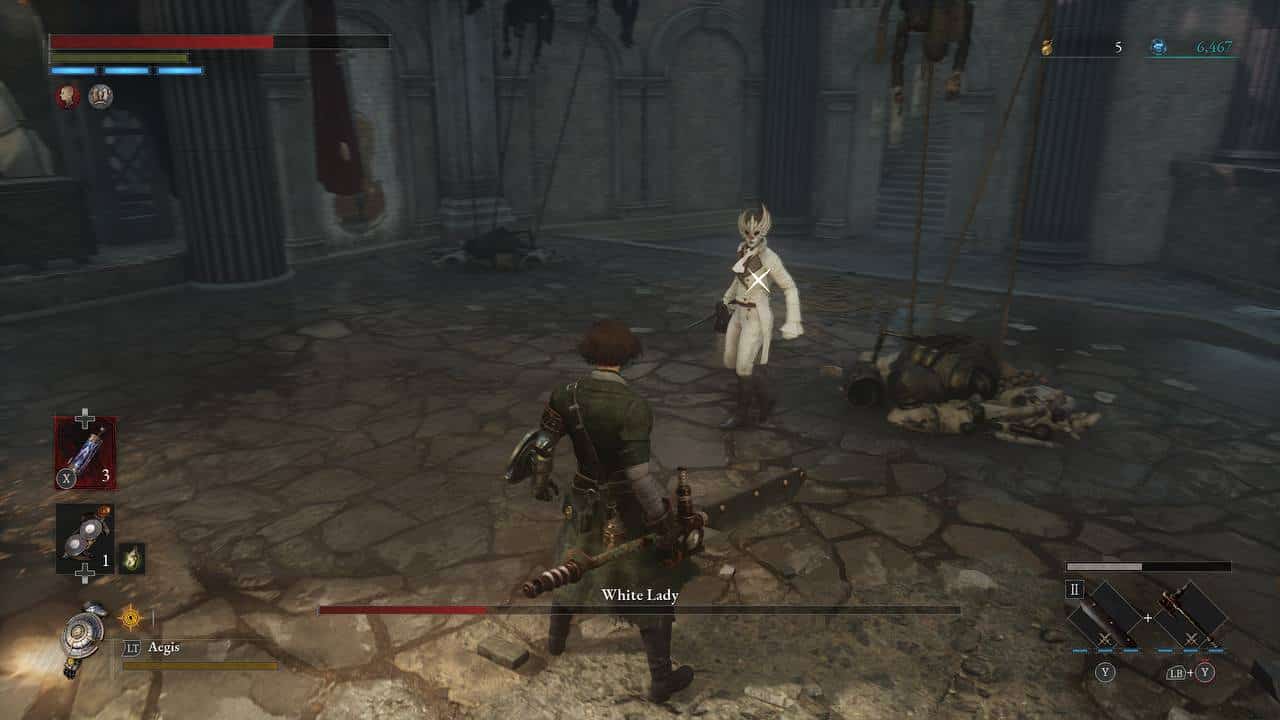
Task: Click the small green flame item icon
Action: click(131, 559)
